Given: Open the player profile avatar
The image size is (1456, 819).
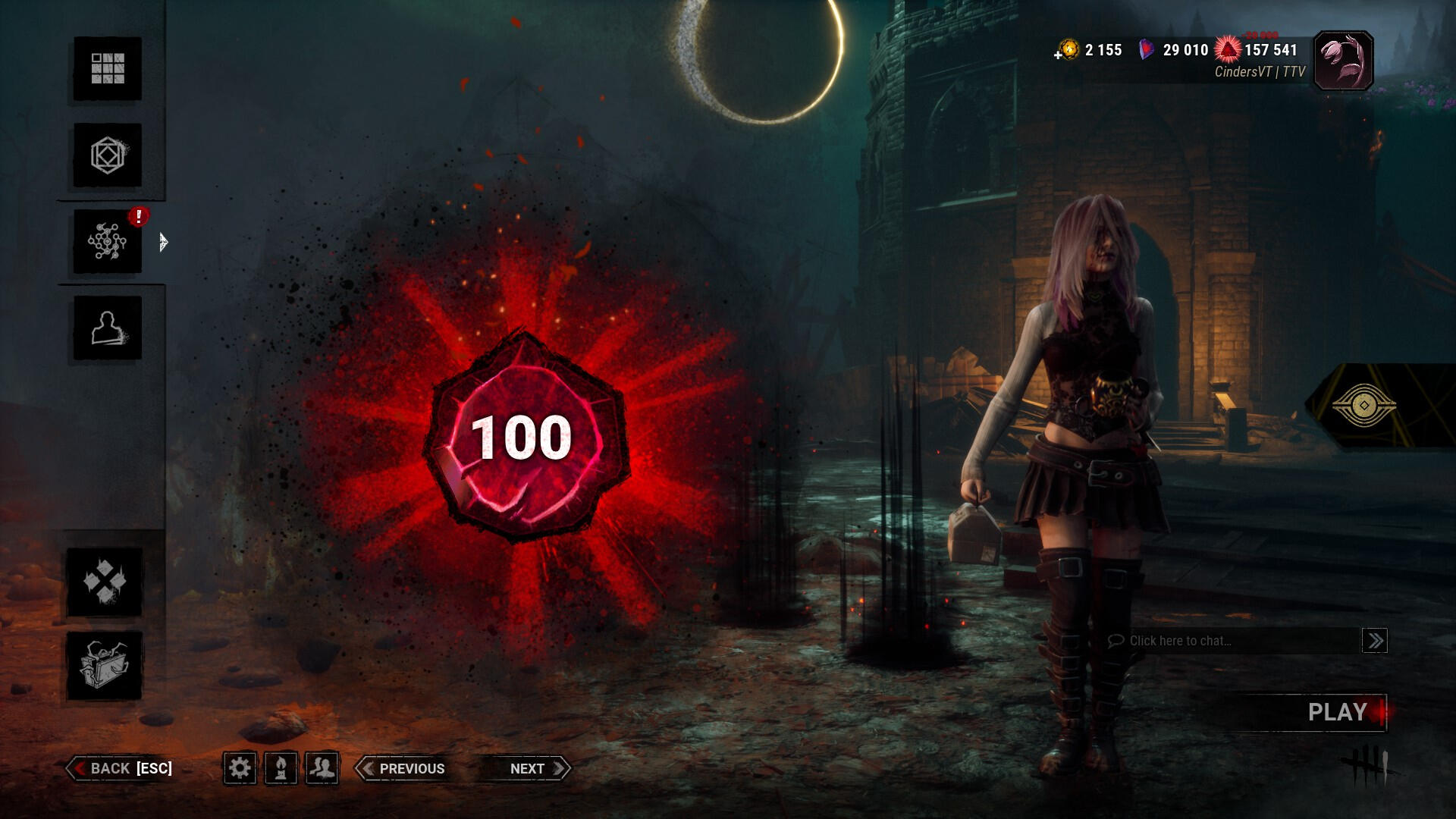Looking at the screenshot, I should pyautogui.click(x=1343, y=61).
